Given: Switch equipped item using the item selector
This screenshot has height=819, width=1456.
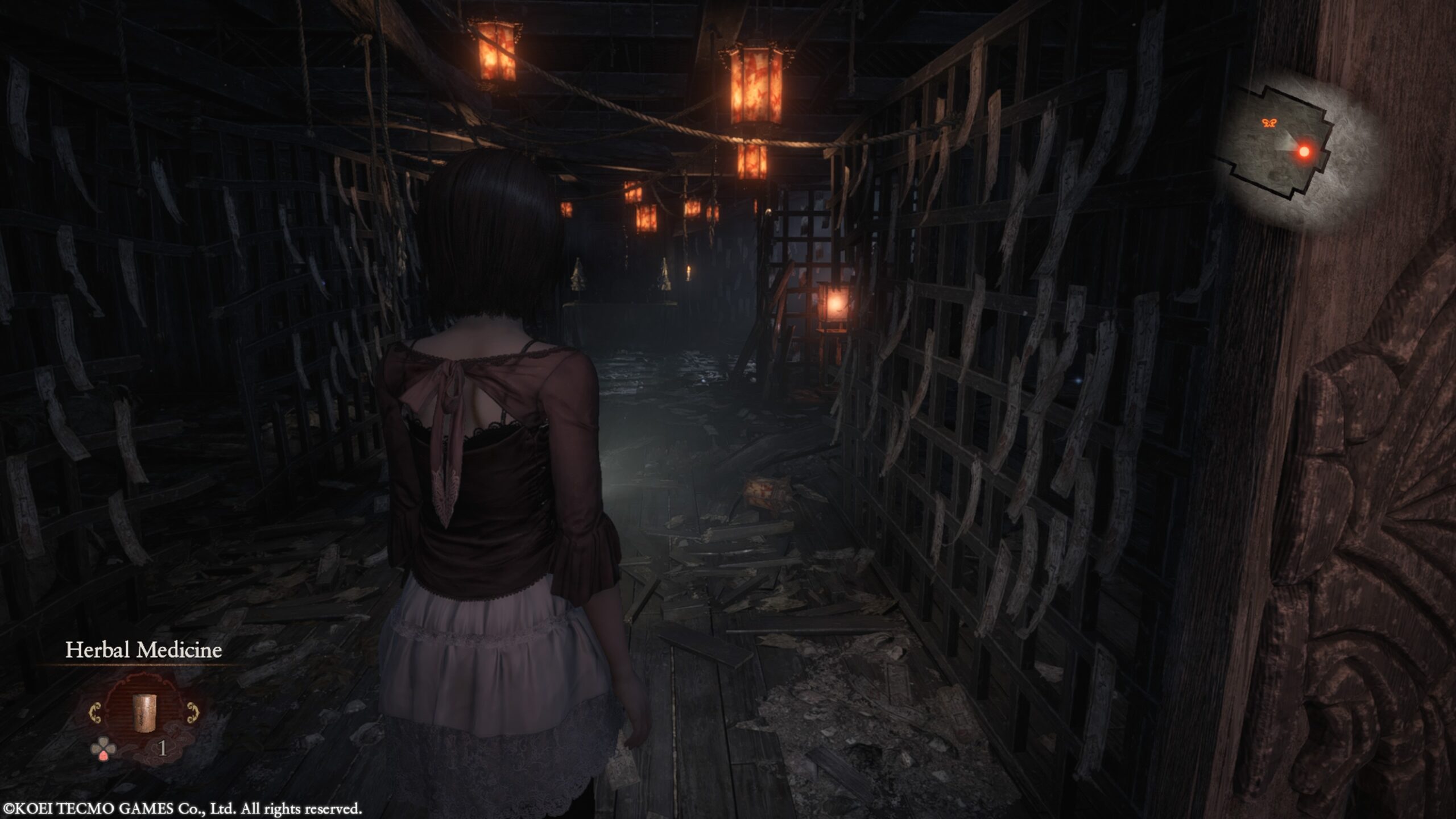Looking at the screenshot, I should (144, 714).
